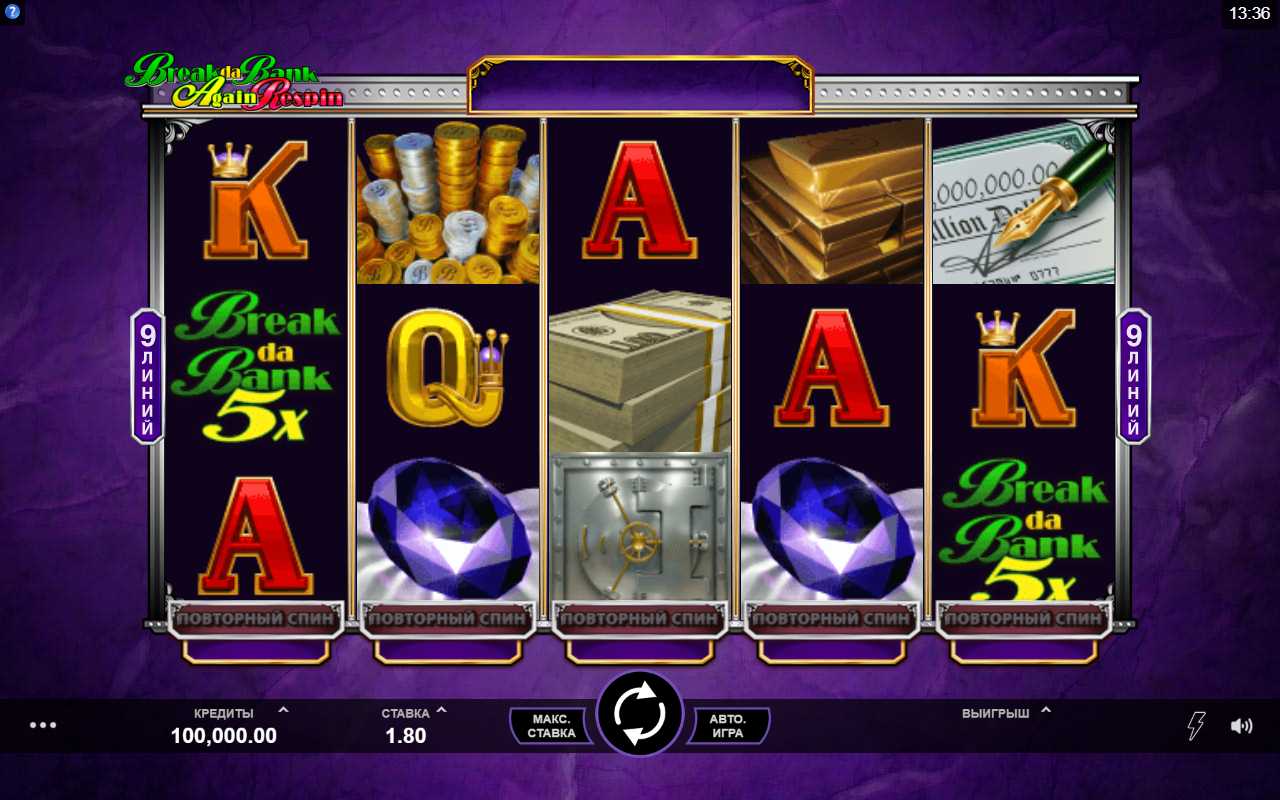This screenshot has width=1280, height=800.
Task: Open help with the blue question mark icon
Action: pyautogui.click(x=13, y=13)
